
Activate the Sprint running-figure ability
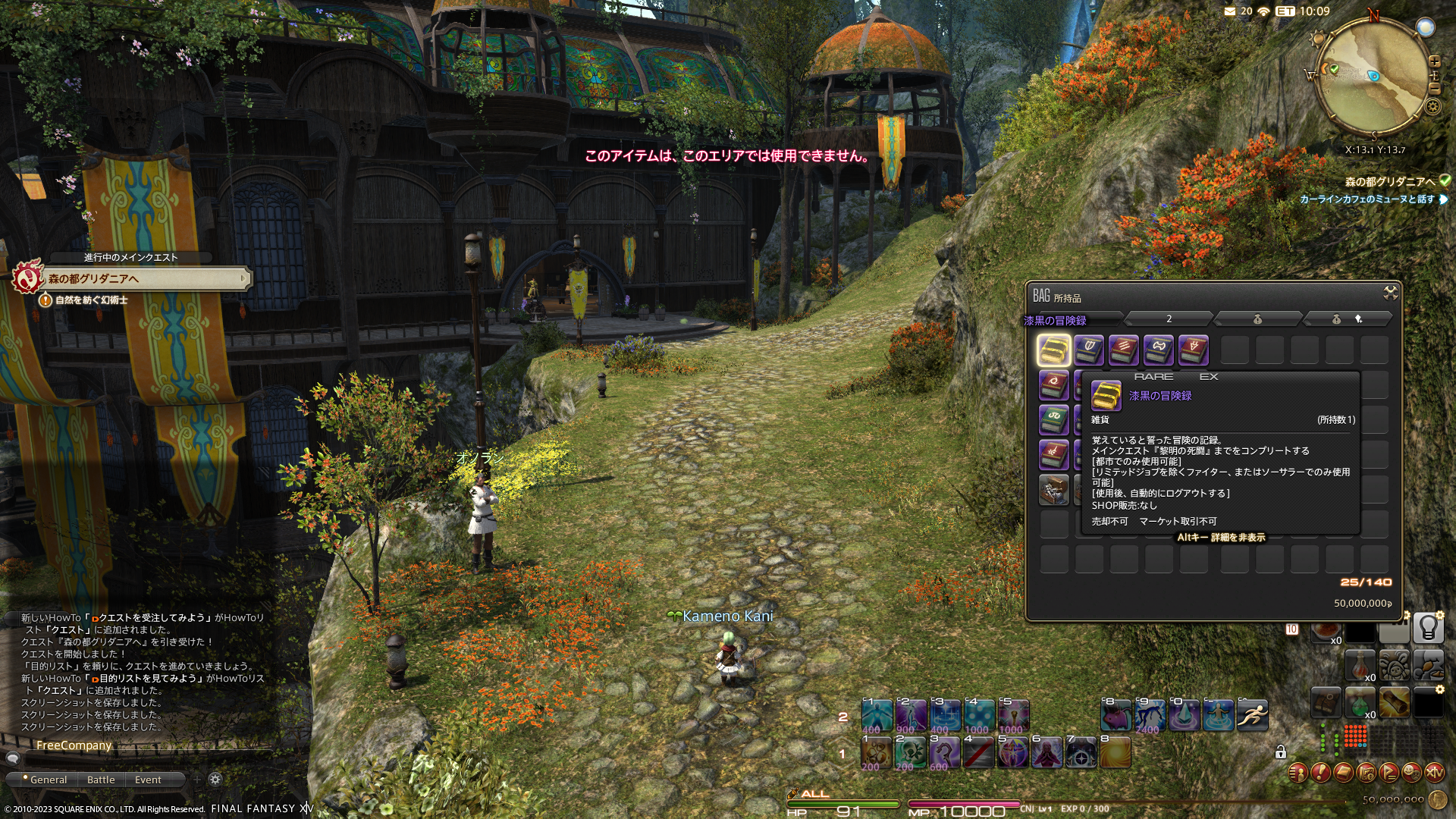coord(1252,715)
